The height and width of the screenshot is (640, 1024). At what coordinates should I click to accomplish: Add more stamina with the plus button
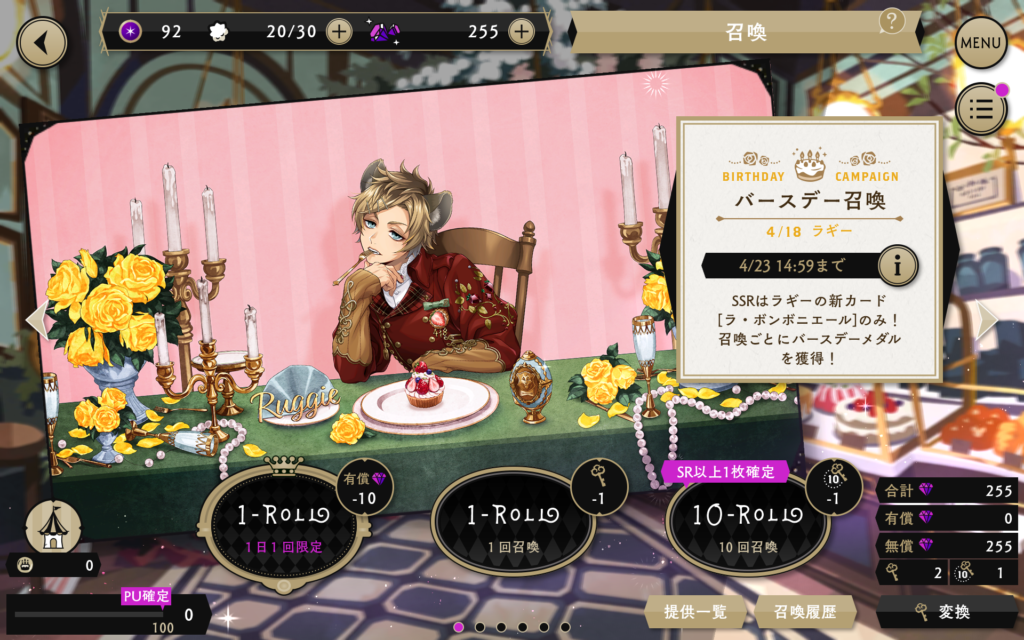pyautogui.click(x=339, y=31)
